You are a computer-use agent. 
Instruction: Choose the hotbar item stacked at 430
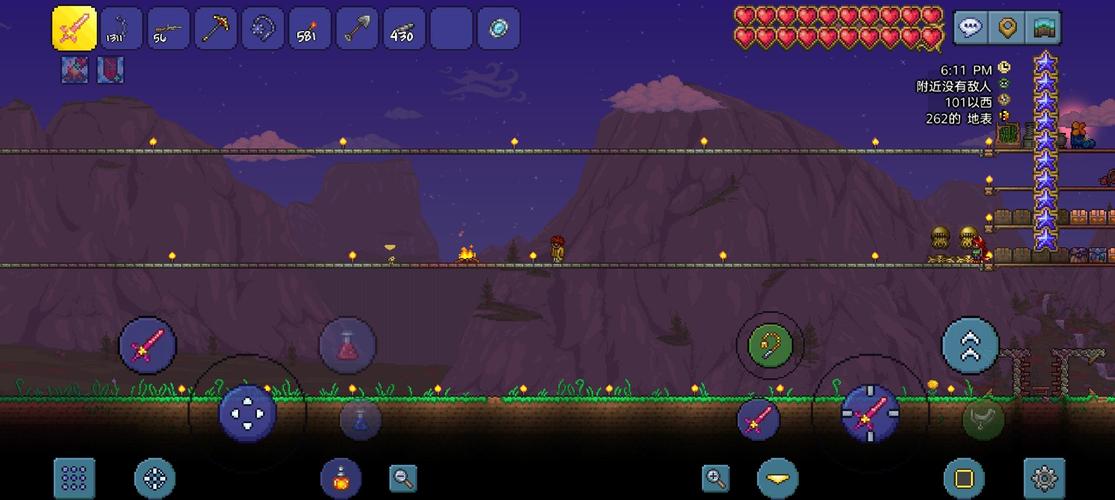coord(403,28)
